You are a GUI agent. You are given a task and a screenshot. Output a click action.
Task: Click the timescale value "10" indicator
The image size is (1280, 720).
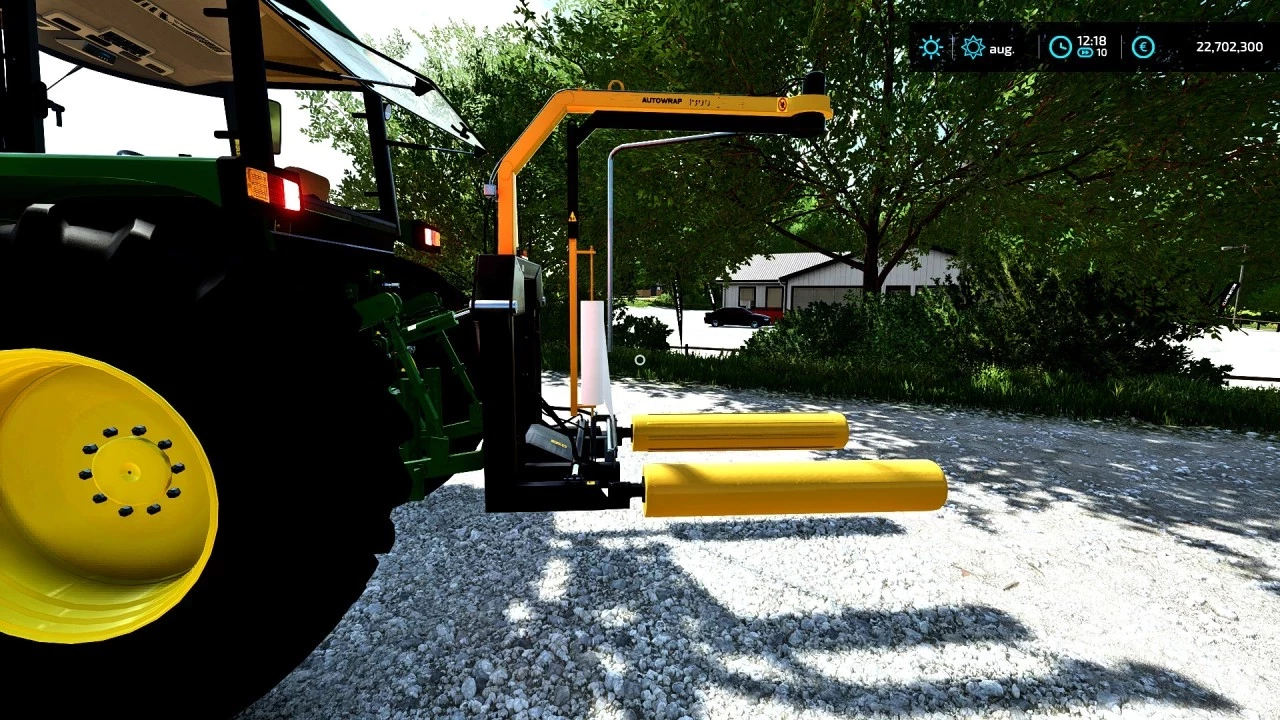pyautogui.click(x=1103, y=51)
